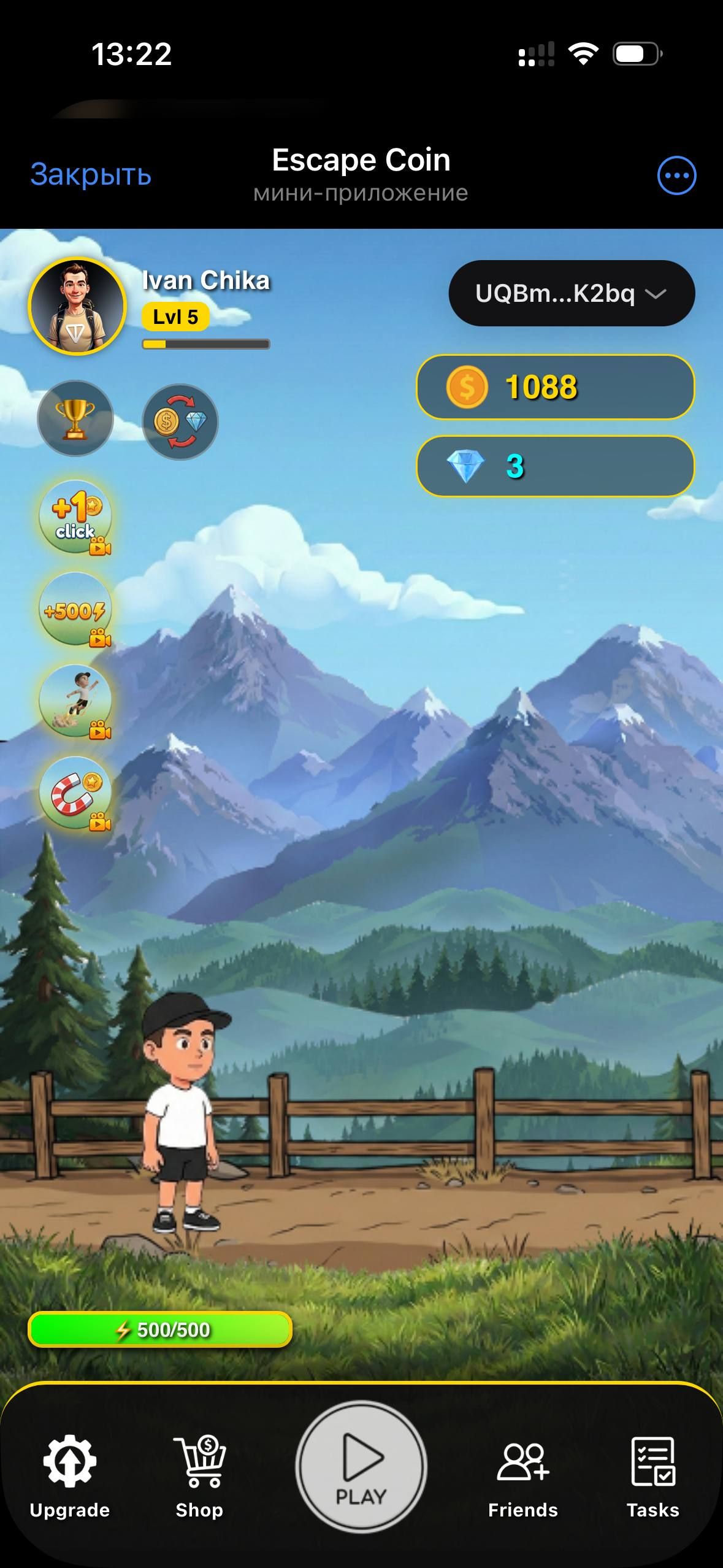This screenshot has height=1568, width=723.
Task: Open the Upgrade menu
Action: coord(69,1475)
